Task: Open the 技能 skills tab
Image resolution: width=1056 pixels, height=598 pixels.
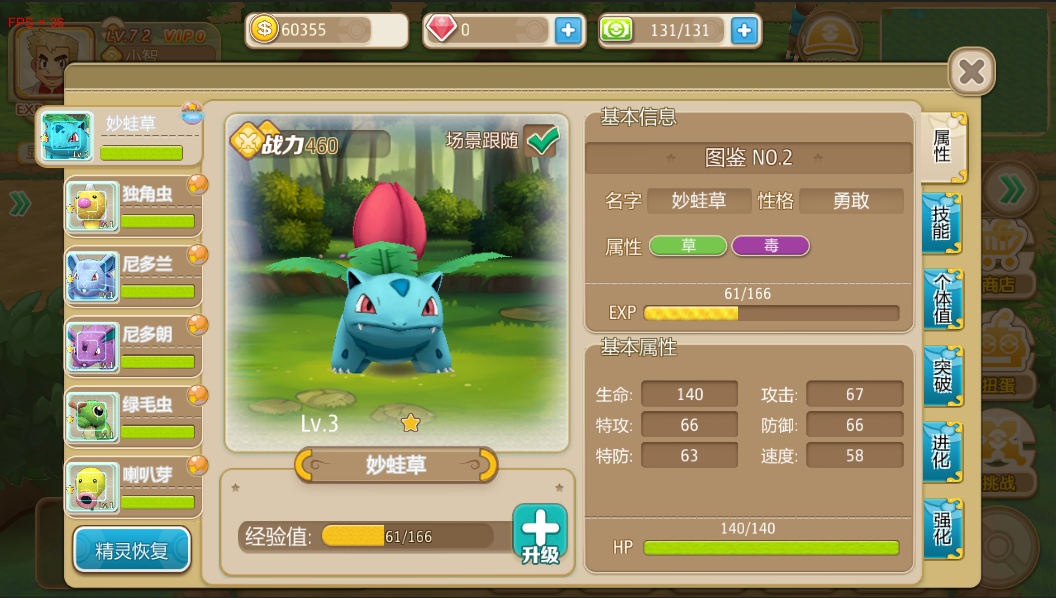Action: 942,223
